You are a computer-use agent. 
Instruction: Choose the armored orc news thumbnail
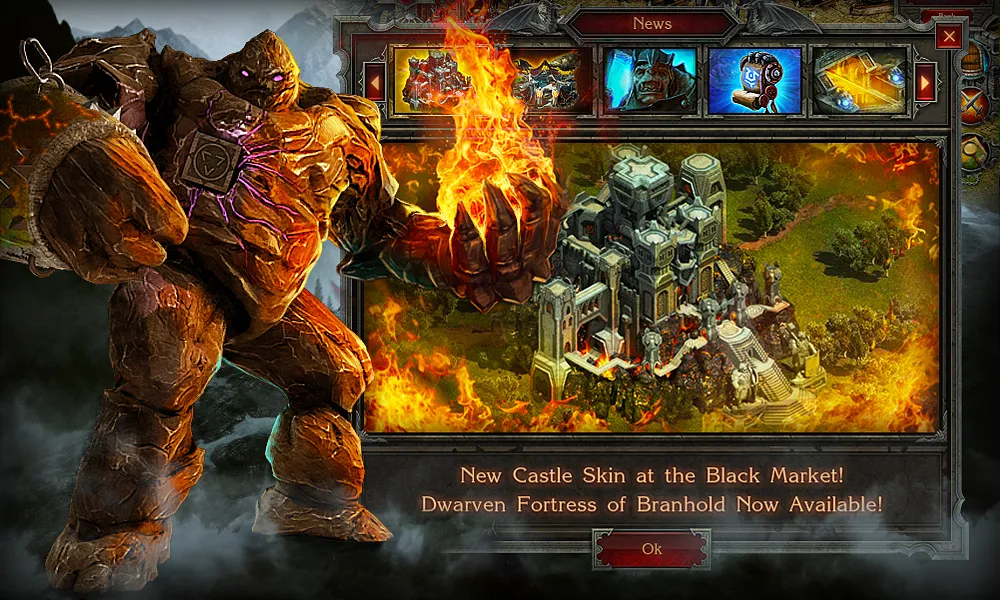pyautogui.click(x=650, y=80)
